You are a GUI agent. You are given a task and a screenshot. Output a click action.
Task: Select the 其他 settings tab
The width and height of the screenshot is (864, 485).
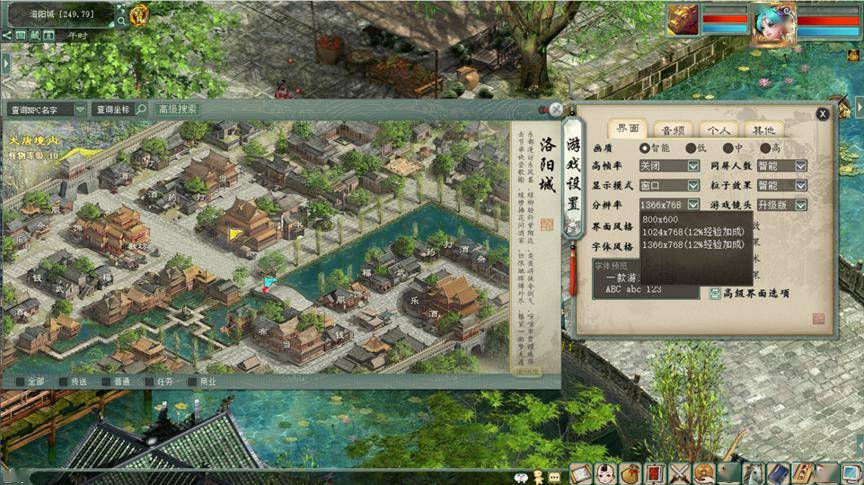[762, 129]
